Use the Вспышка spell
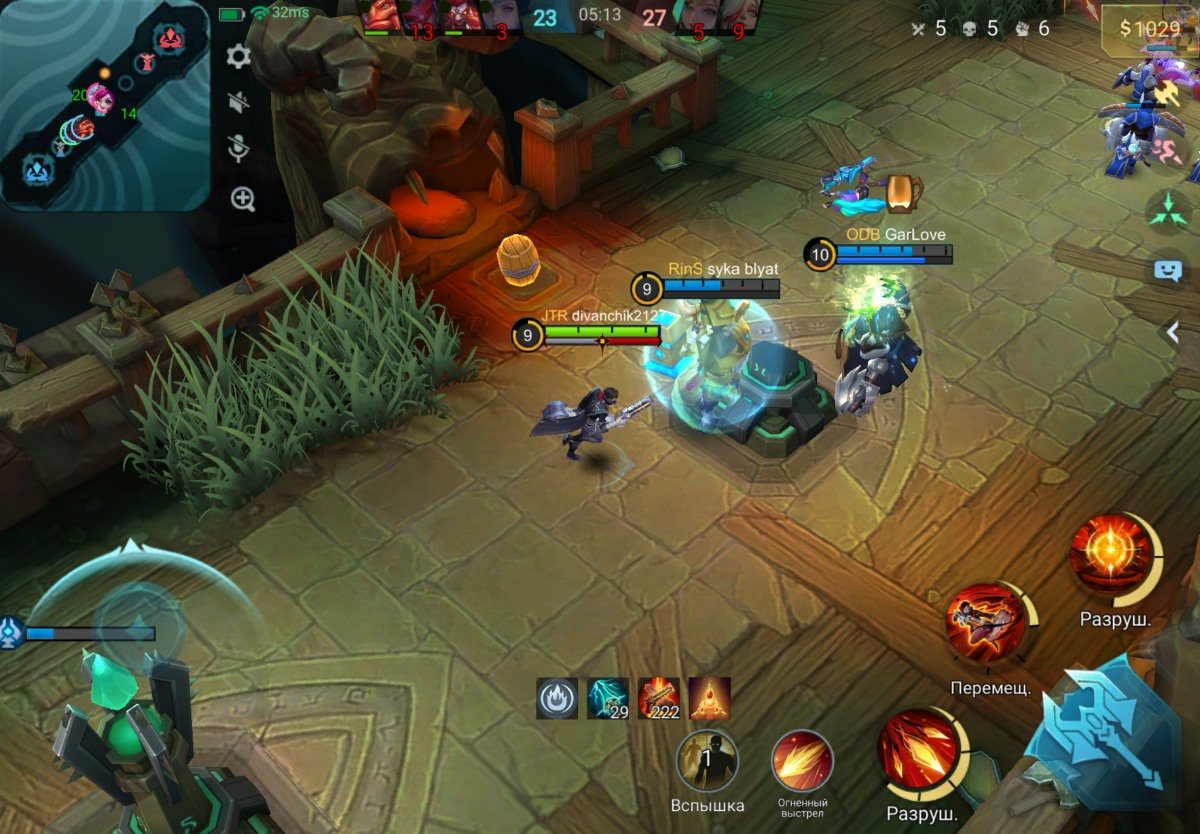 707,761
